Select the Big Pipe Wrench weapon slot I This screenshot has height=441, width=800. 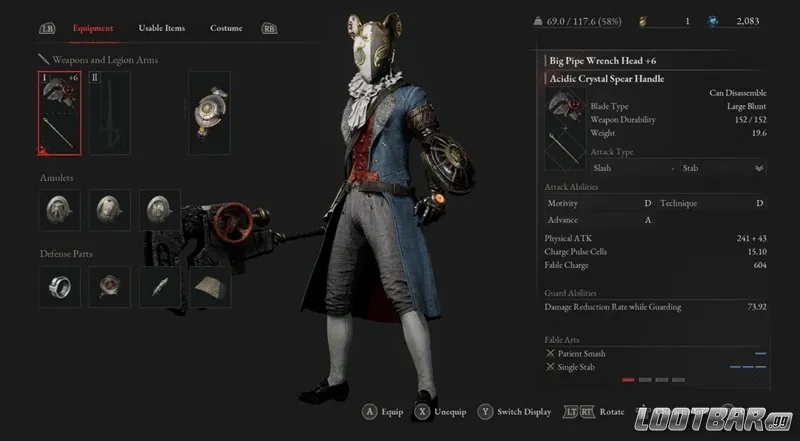coord(59,114)
